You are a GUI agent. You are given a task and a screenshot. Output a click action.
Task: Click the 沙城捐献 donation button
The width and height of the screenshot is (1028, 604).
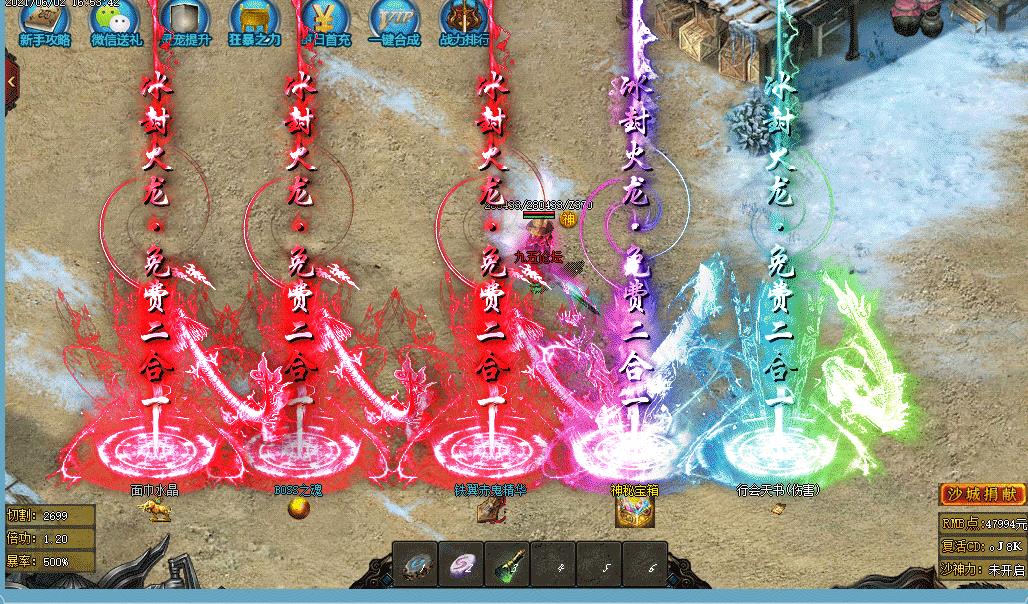[x=983, y=494]
